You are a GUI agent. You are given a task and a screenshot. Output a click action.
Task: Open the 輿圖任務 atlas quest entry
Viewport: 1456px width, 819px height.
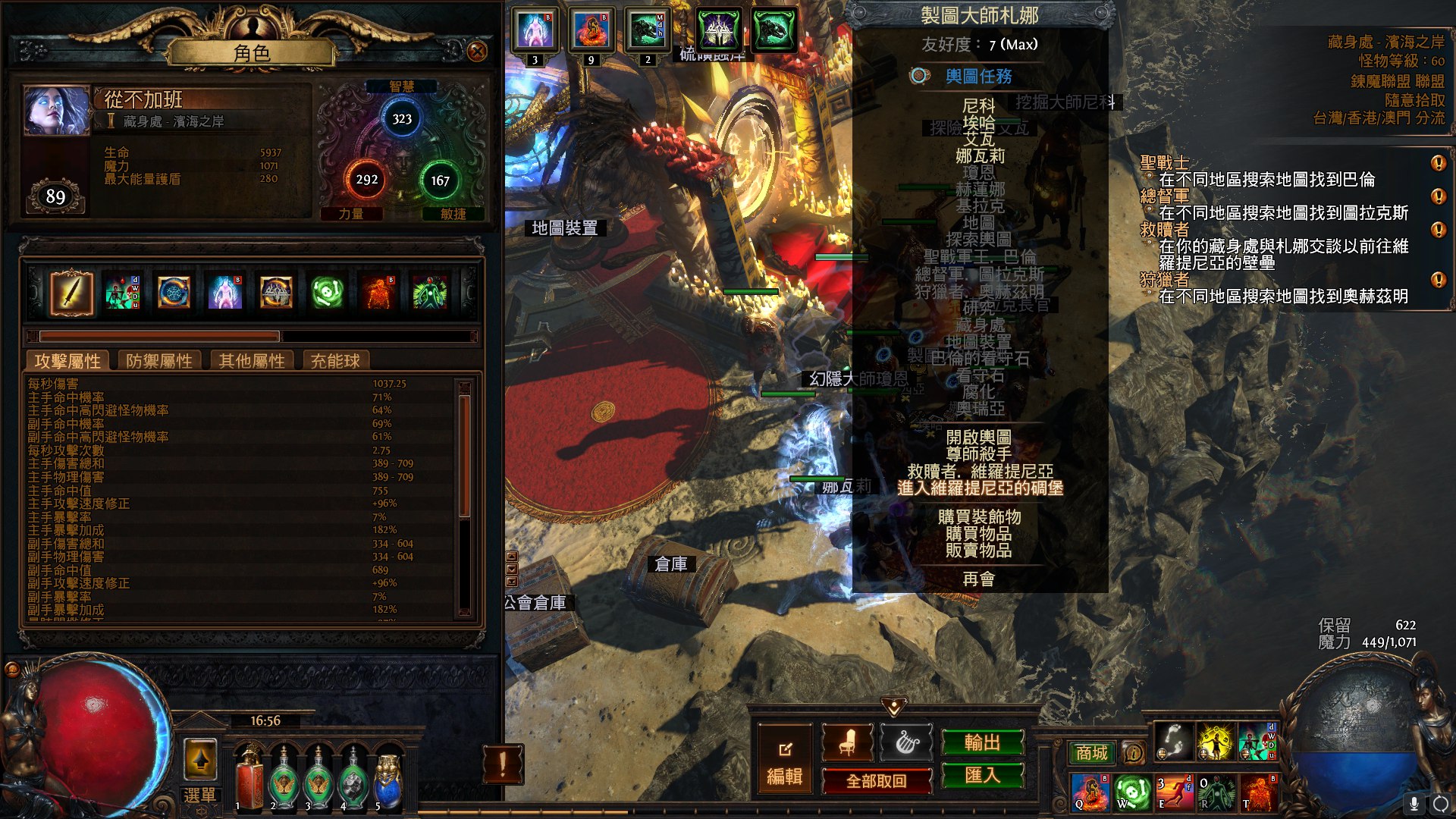pyautogui.click(x=978, y=76)
